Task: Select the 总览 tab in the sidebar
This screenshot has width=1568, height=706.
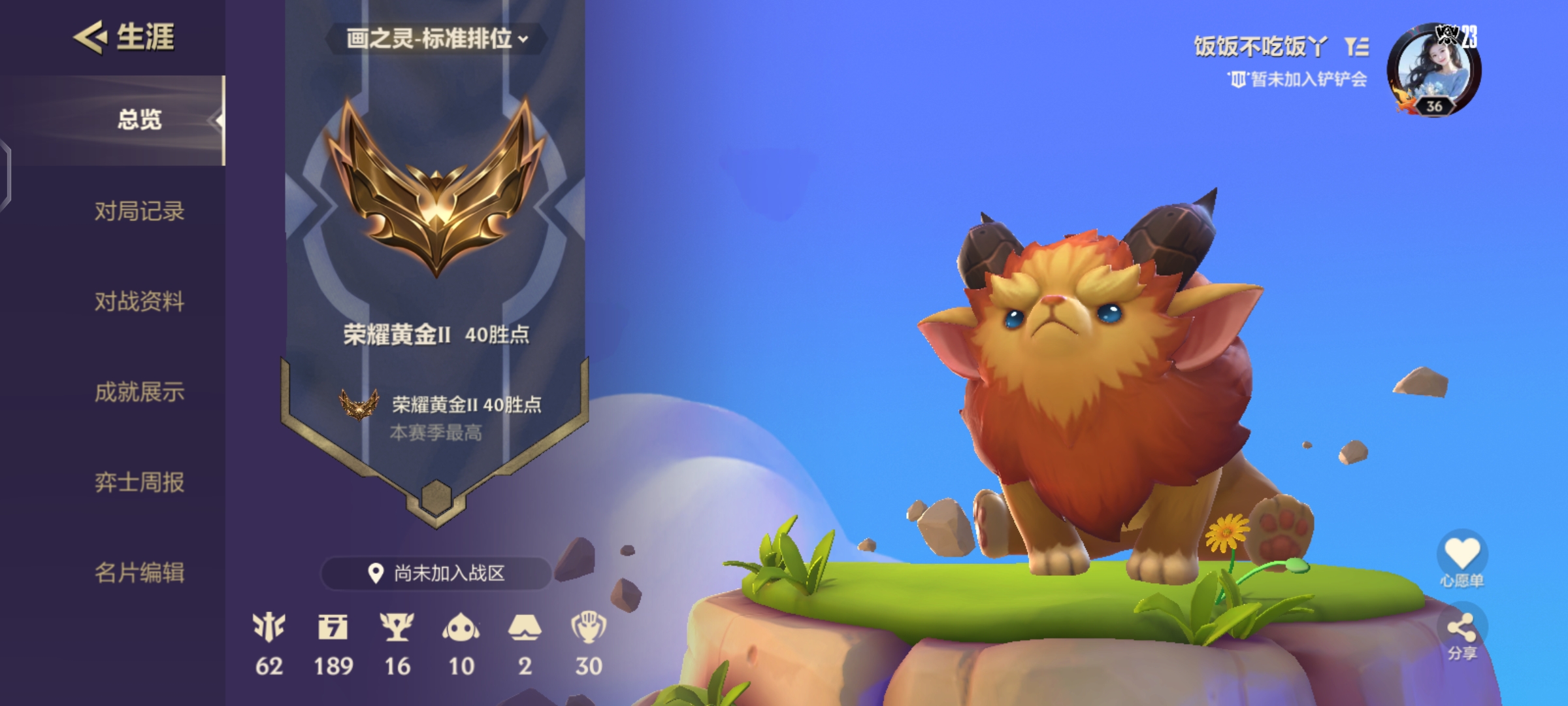Action: (x=139, y=118)
